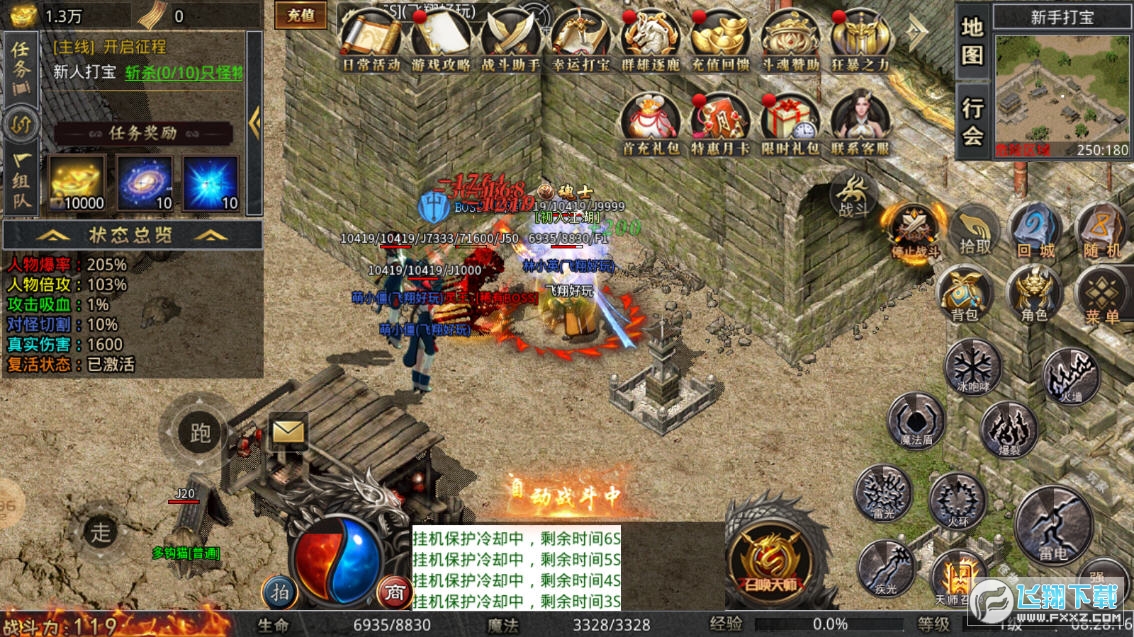Open the 游戏攻略 game guide icon

coord(441,38)
